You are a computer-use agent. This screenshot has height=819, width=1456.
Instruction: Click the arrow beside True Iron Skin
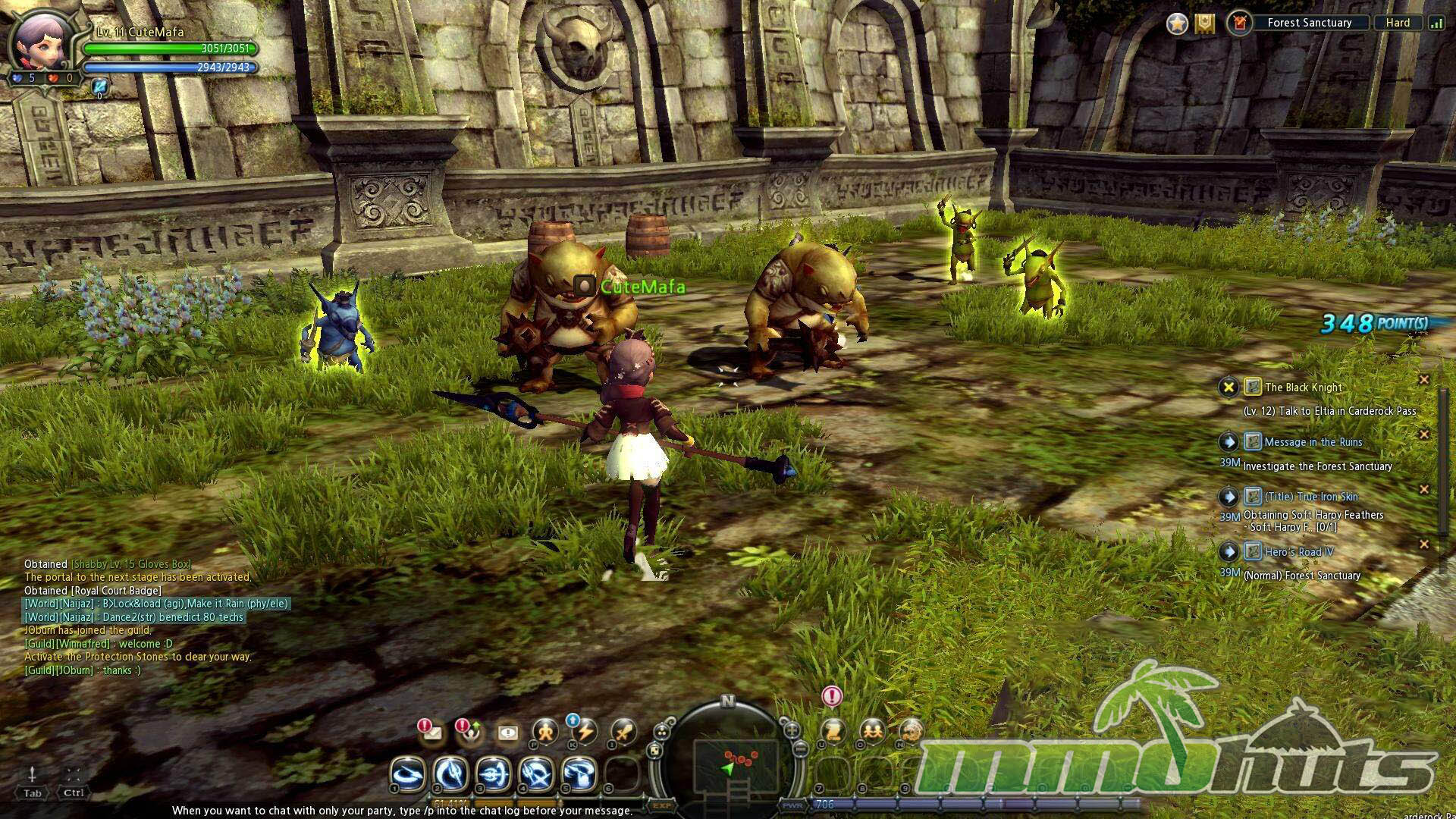(x=1228, y=497)
